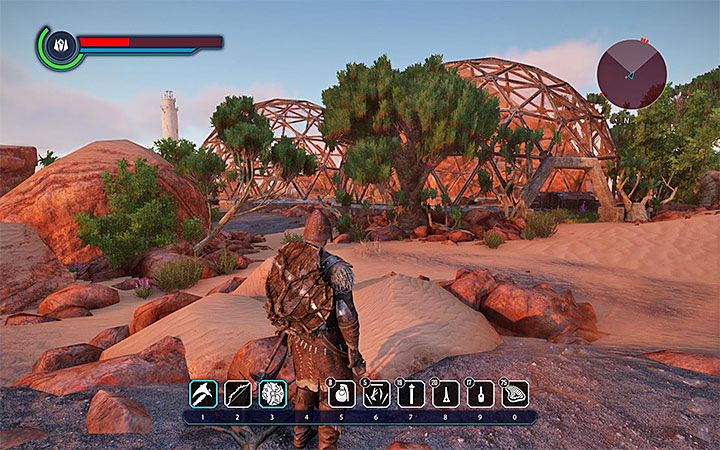Eat the raw meat in slot 0
Viewport: 720px width, 450px height.
pos(515,394)
